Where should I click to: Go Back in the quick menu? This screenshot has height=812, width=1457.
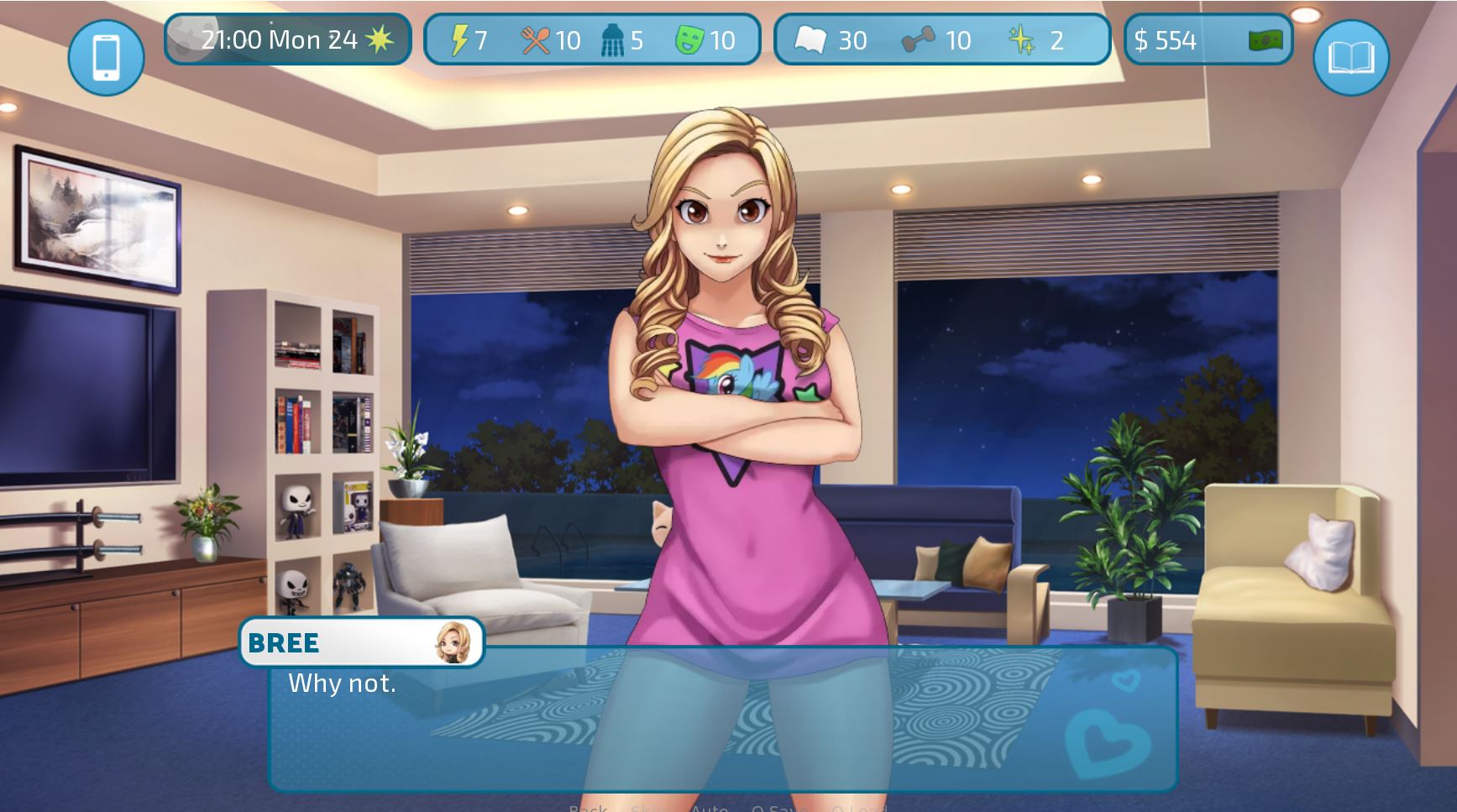click(588, 809)
